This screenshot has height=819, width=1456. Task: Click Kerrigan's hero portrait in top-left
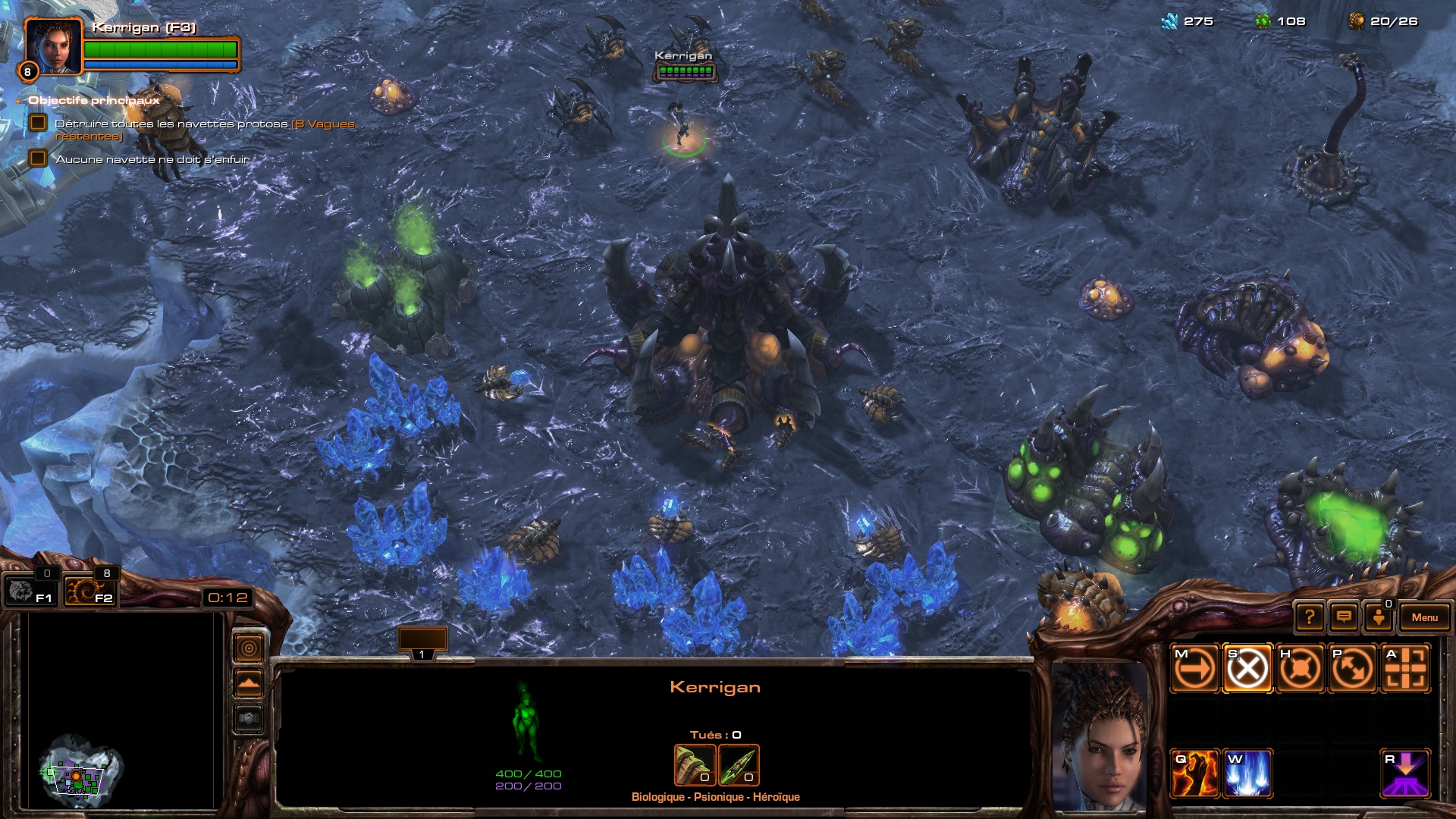(x=52, y=46)
